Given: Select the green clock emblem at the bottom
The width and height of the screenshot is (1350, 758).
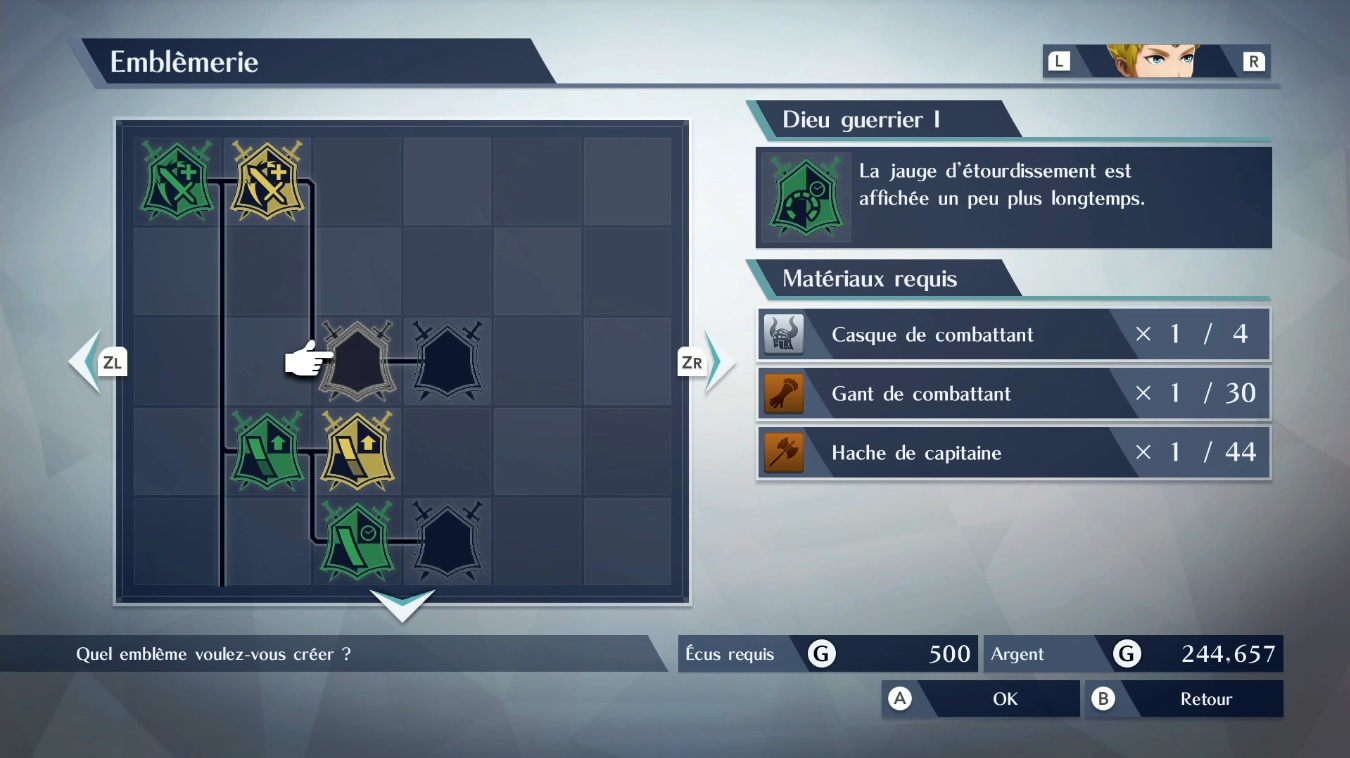Looking at the screenshot, I should pos(357,541).
